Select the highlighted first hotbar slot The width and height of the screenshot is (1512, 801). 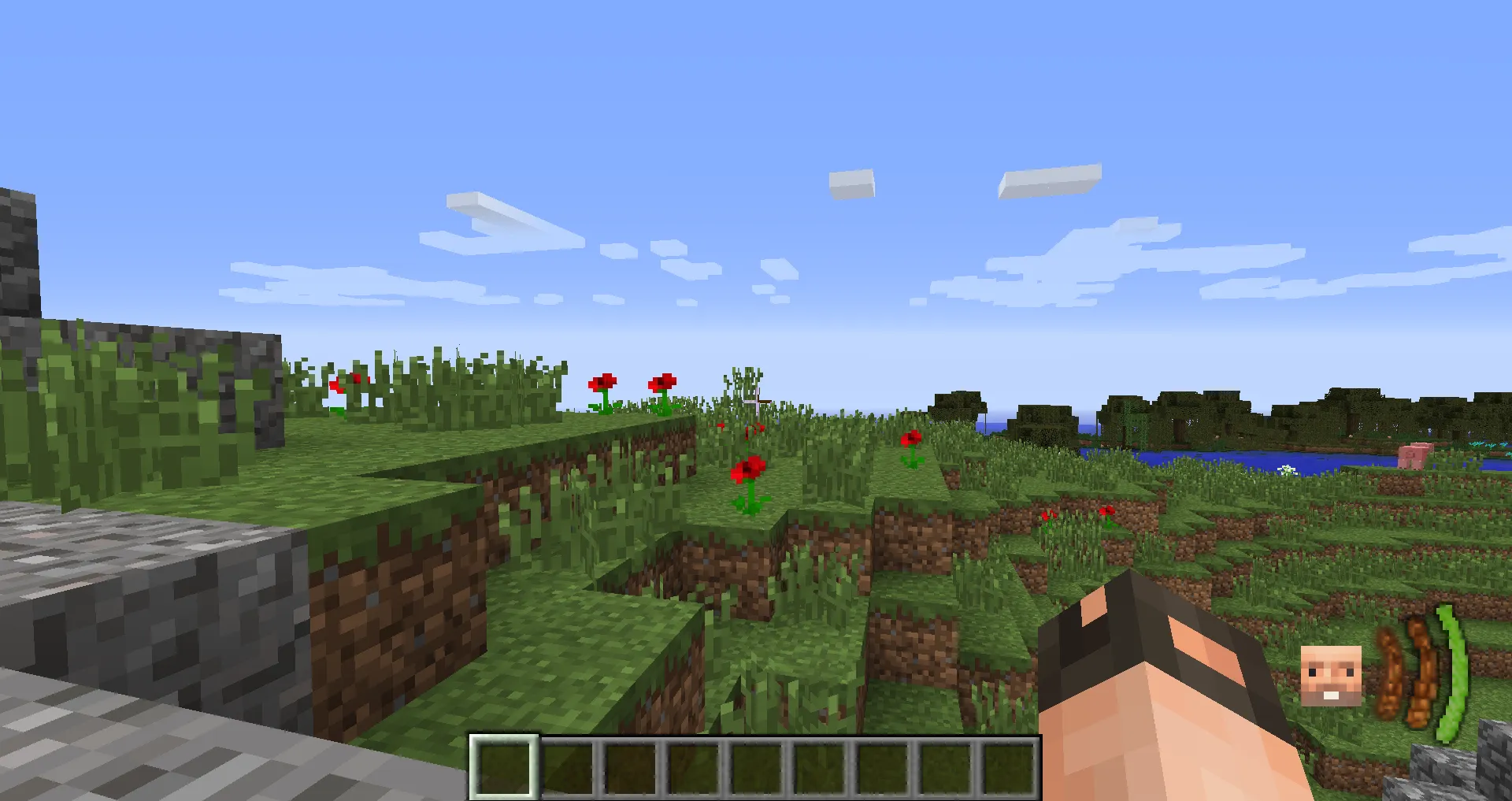[x=505, y=768]
